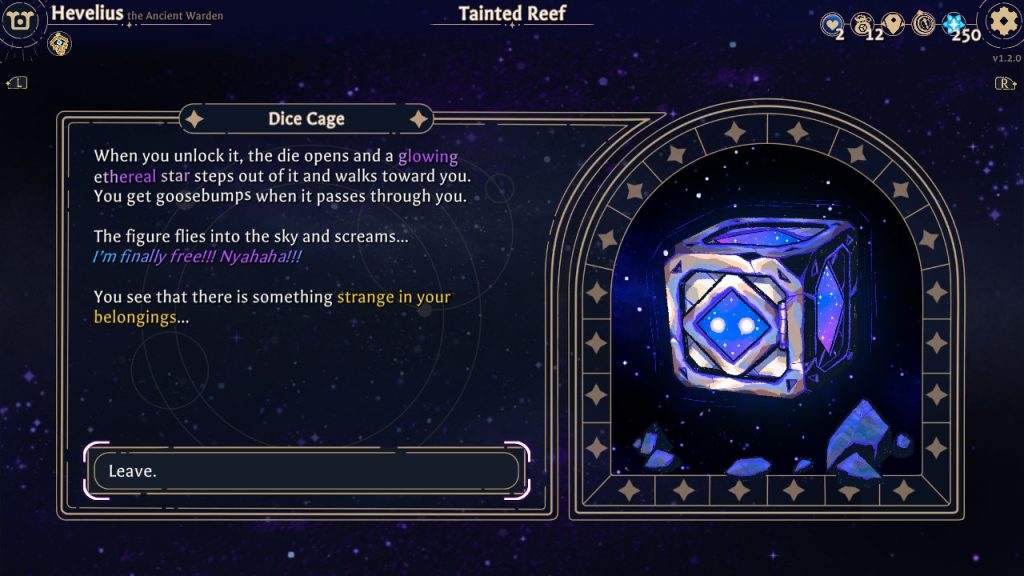
Task: Open the character emblem in the top-left corner
Action: click(20, 21)
